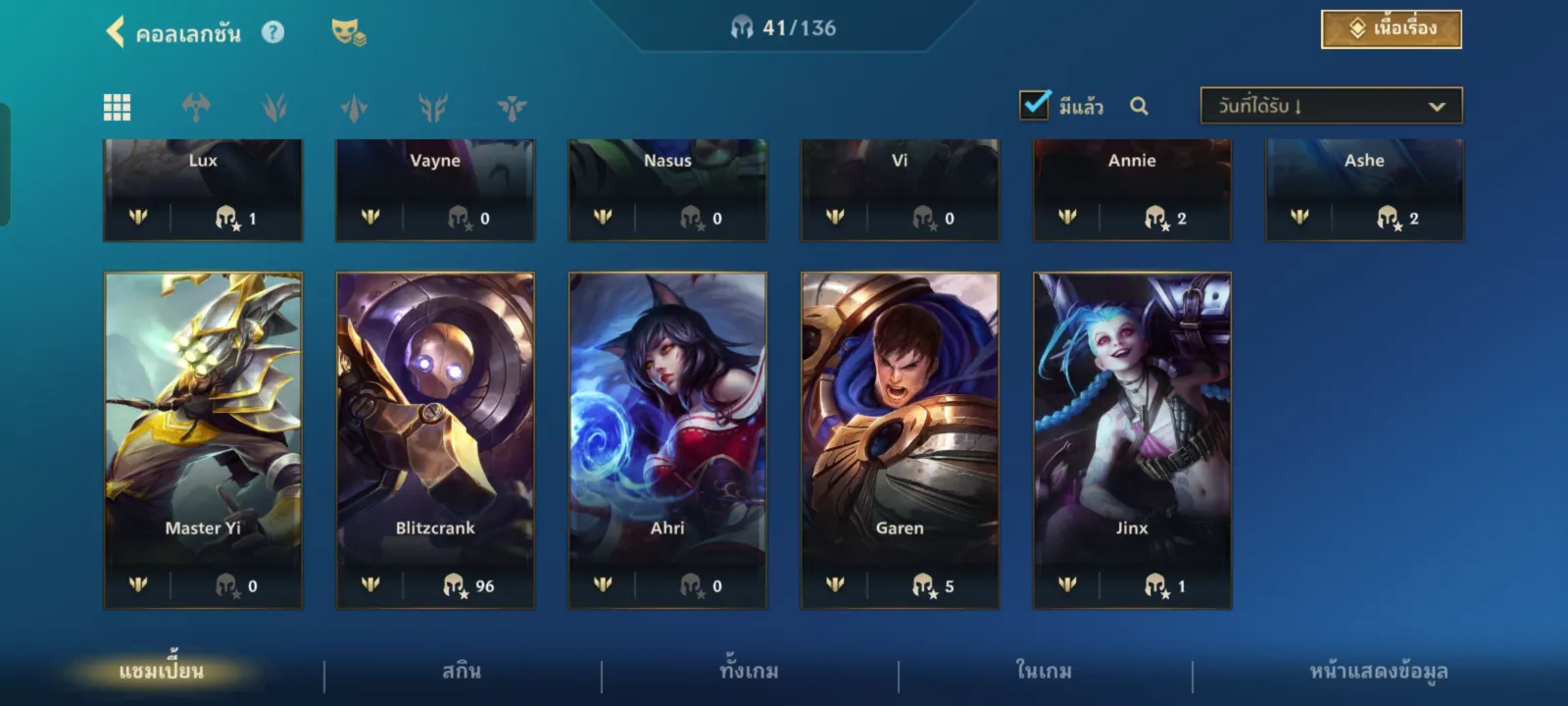Screen dimensions: 1568x706
Task: Select the Lux champion card
Action: pos(203,188)
